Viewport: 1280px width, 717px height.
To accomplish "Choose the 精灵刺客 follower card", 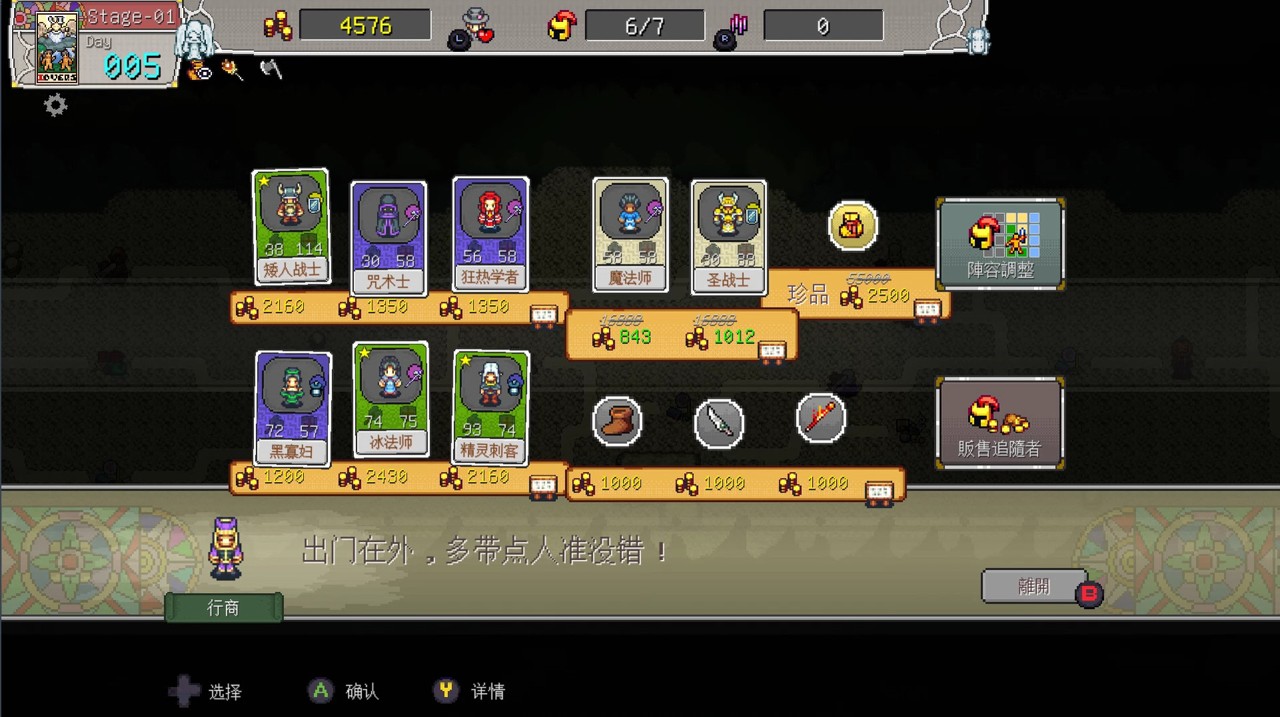I will click(x=490, y=407).
